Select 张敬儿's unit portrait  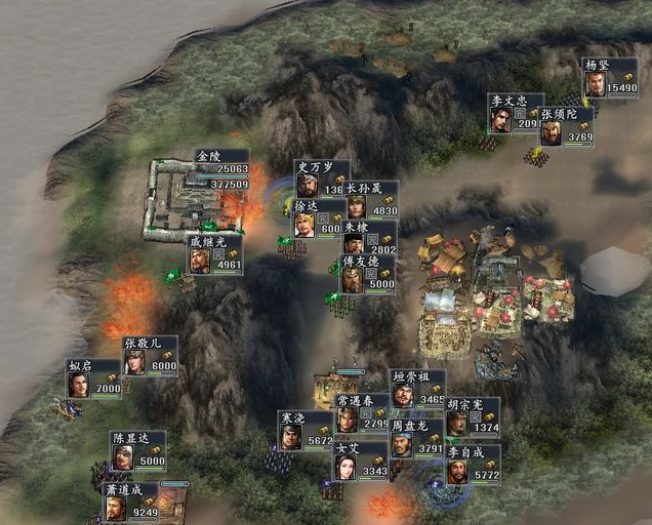(x=135, y=360)
